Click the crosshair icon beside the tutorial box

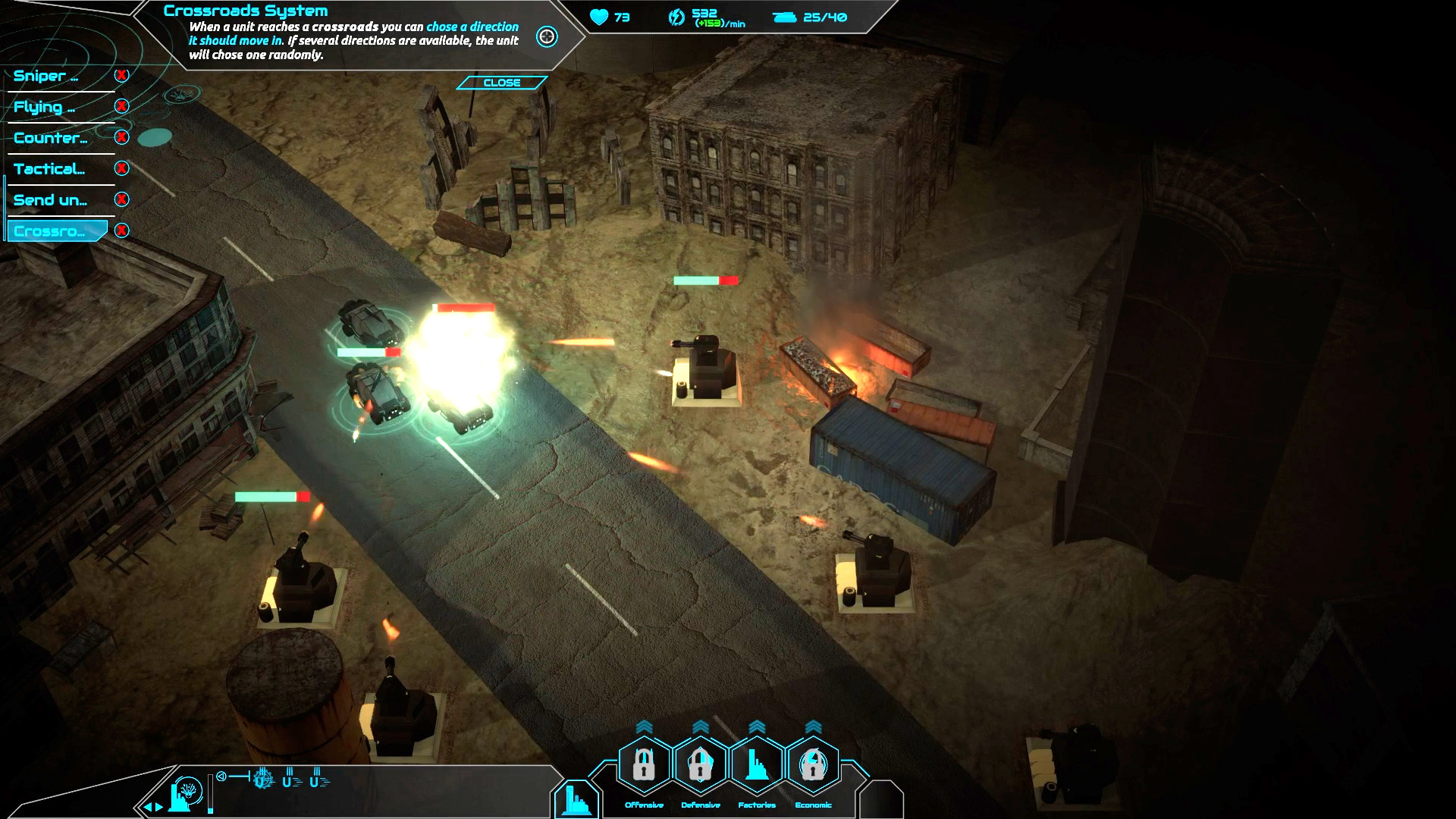click(547, 35)
